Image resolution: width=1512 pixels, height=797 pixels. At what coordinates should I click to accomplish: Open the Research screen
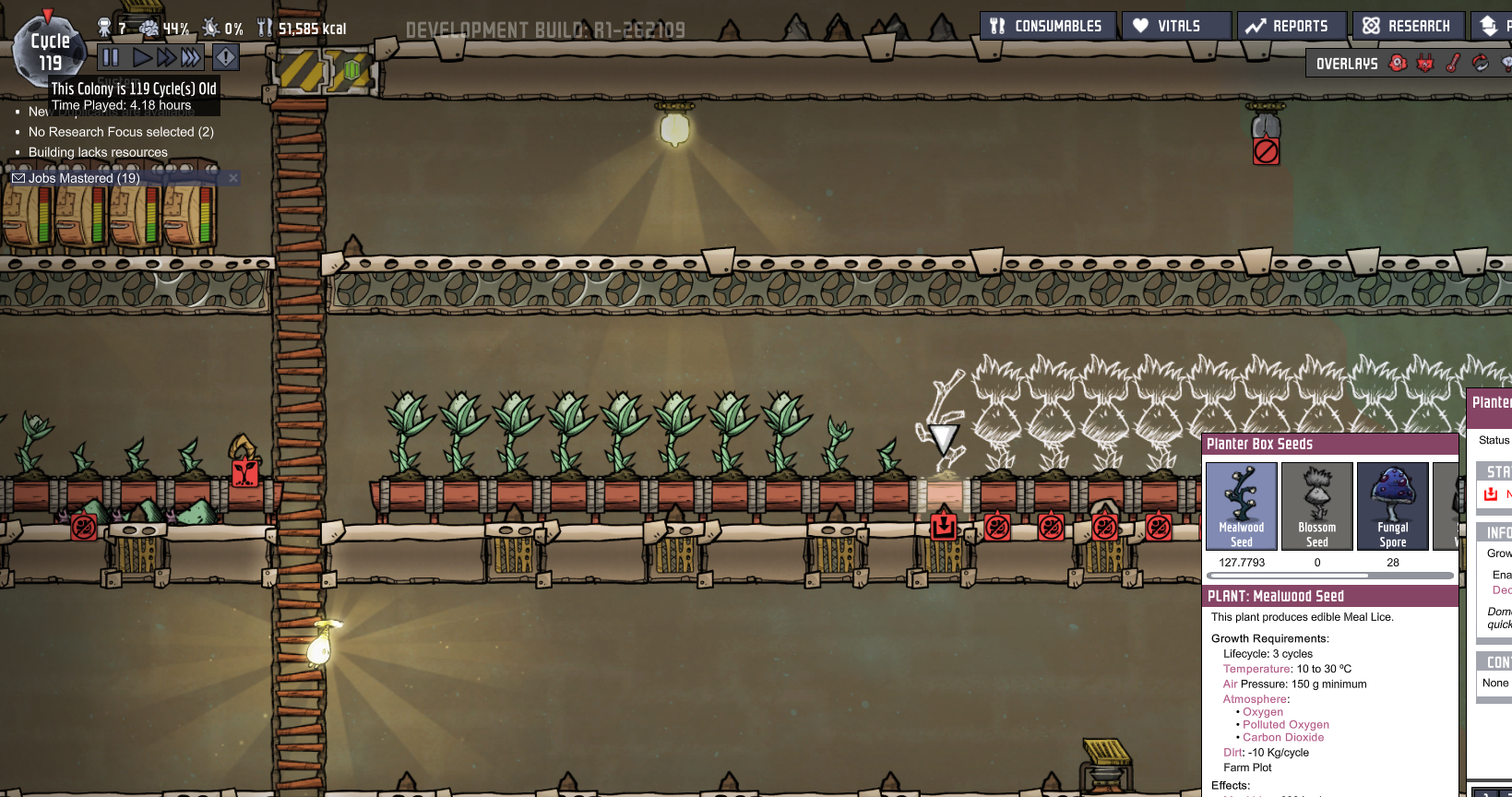pos(1407,25)
